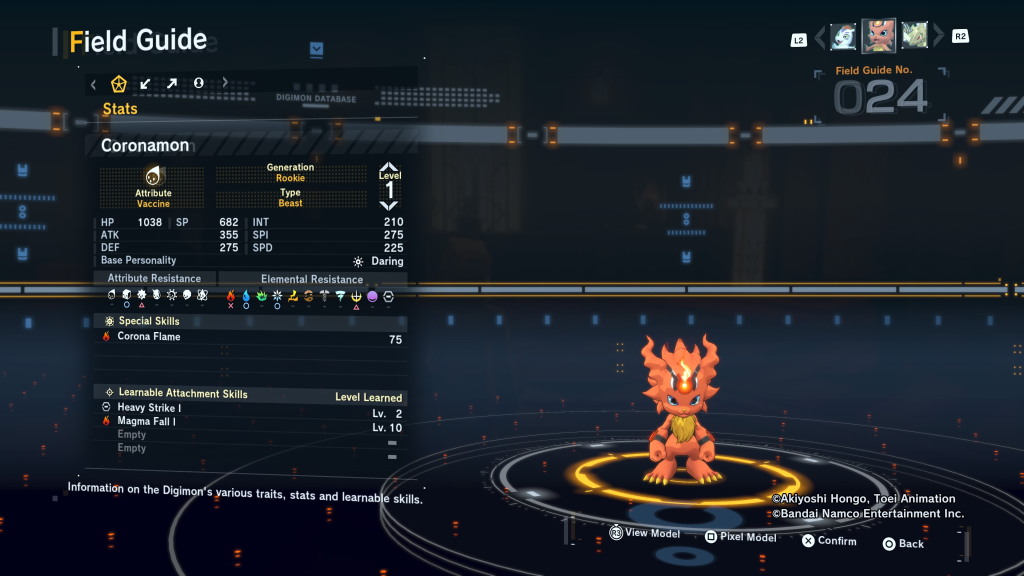
Task: Switch to Pixel Model view
Action: [x=740, y=537]
